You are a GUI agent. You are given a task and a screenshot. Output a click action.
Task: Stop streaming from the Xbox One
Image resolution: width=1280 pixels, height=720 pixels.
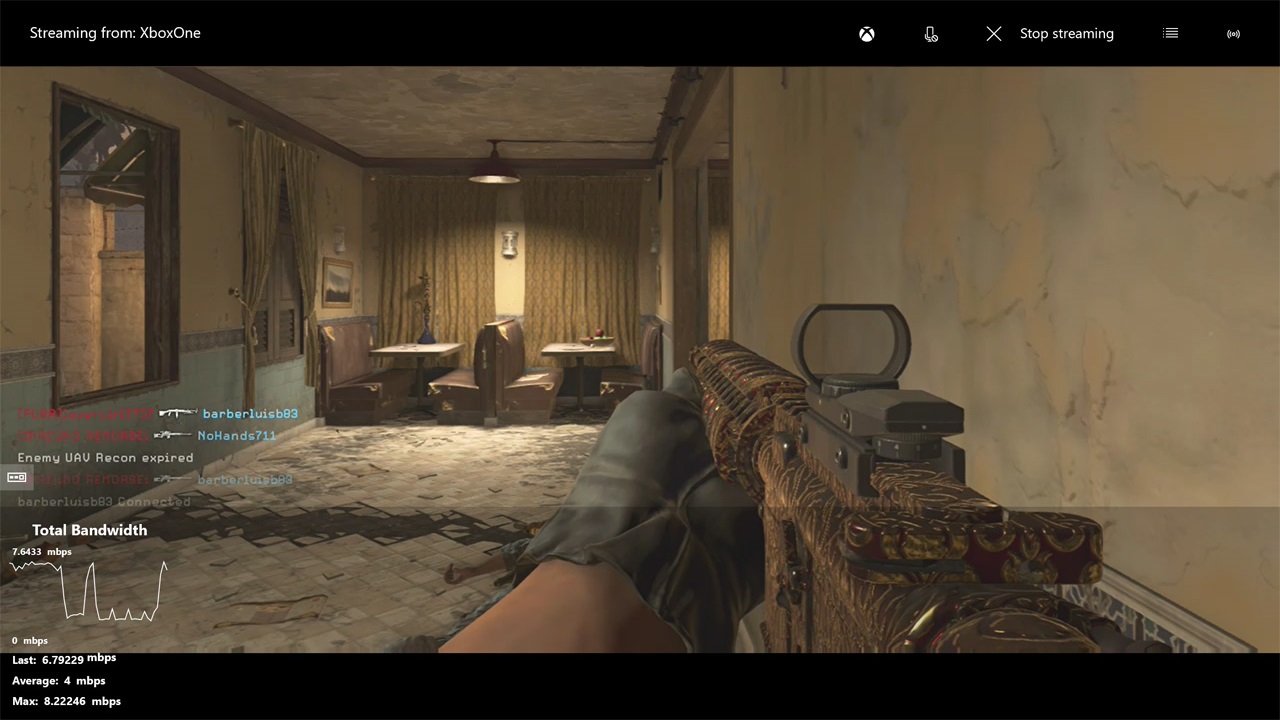point(1049,34)
